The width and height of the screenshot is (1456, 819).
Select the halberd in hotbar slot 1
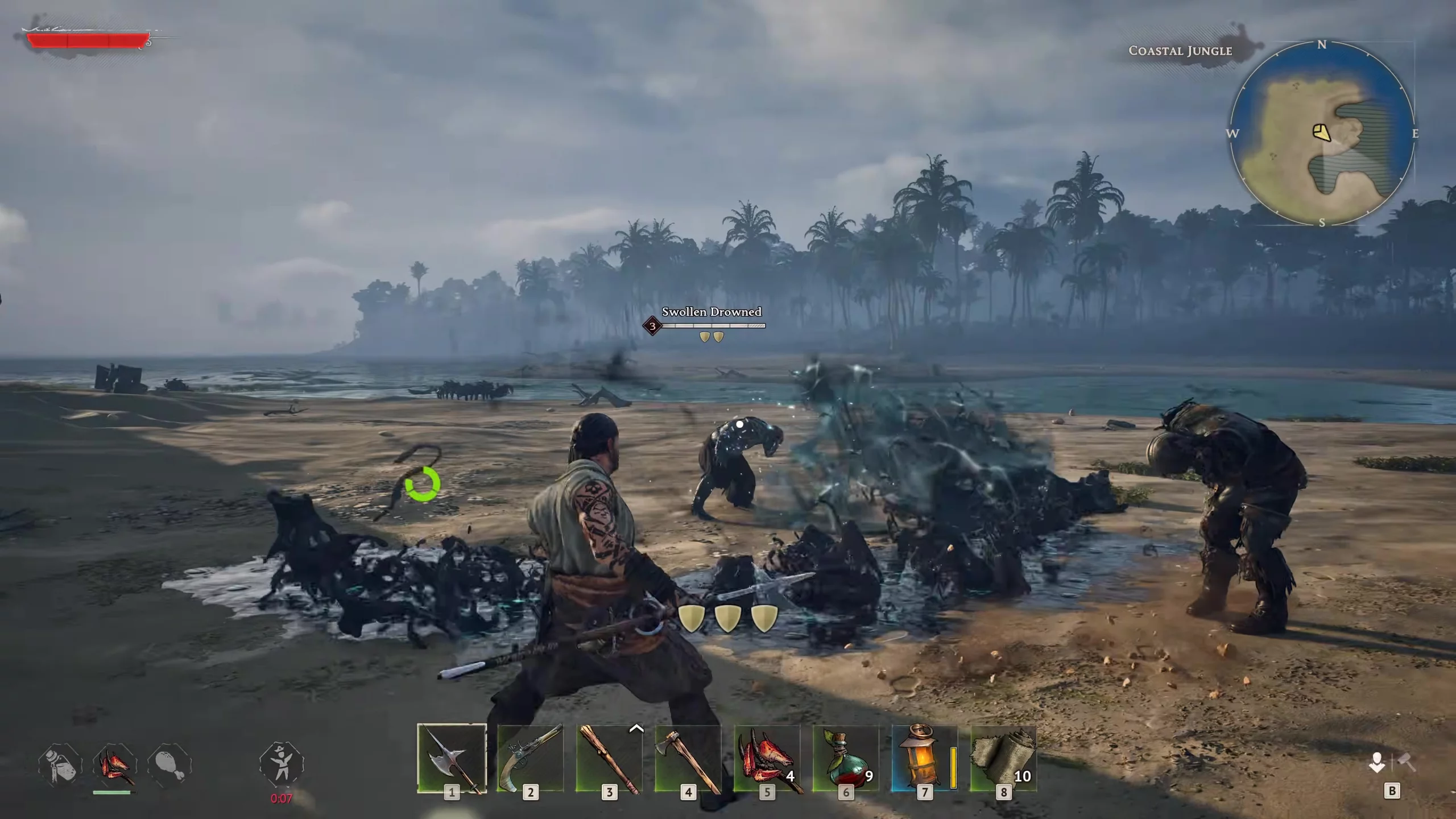[452, 758]
